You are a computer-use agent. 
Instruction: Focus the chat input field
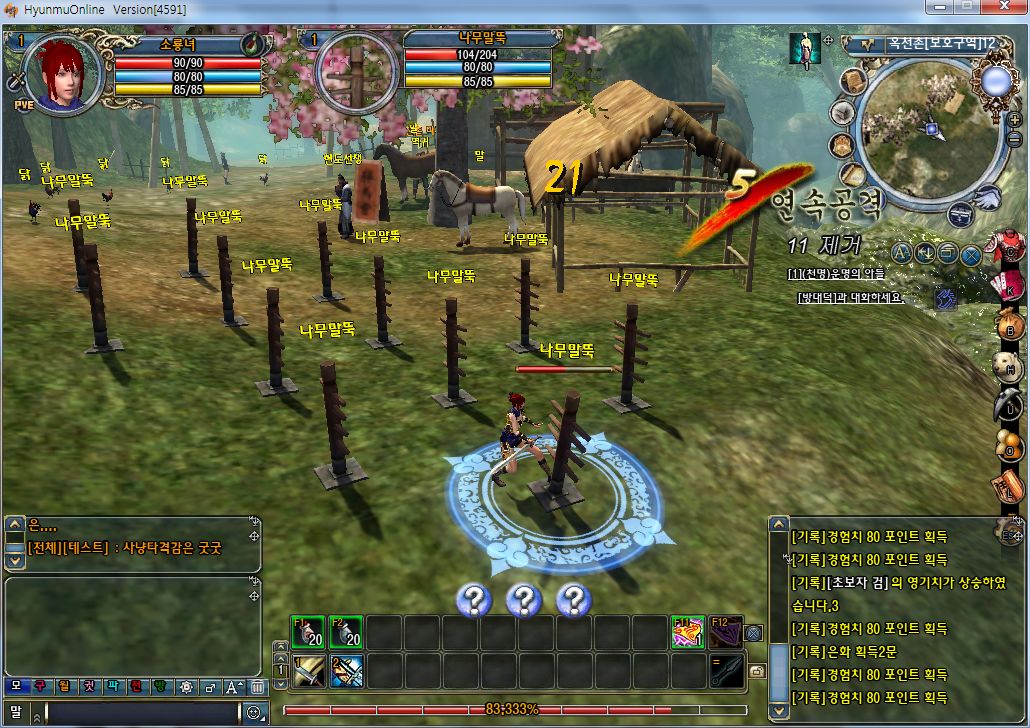tap(140, 712)
